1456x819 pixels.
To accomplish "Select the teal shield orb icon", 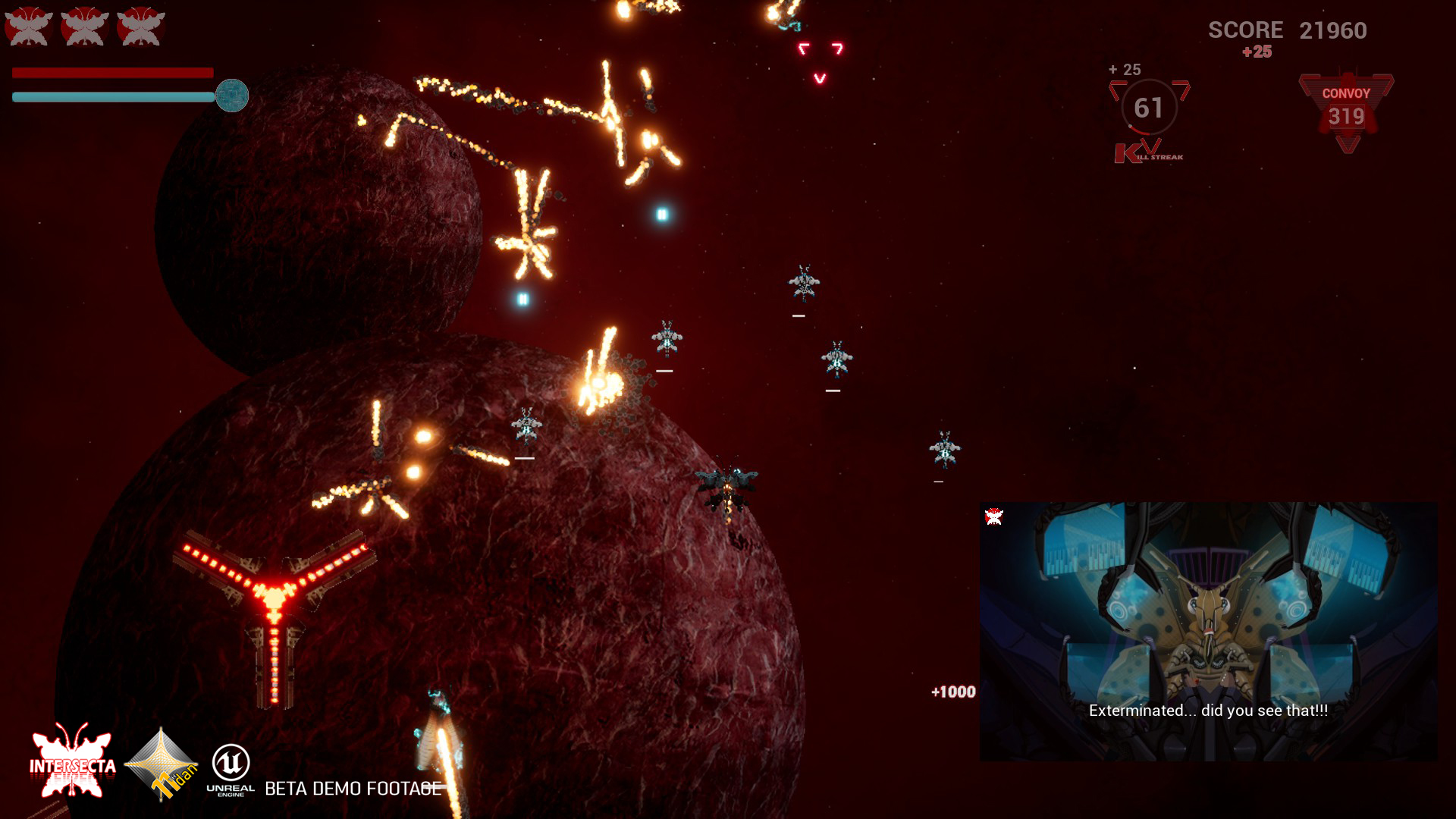I will click(x=232, y=96).
